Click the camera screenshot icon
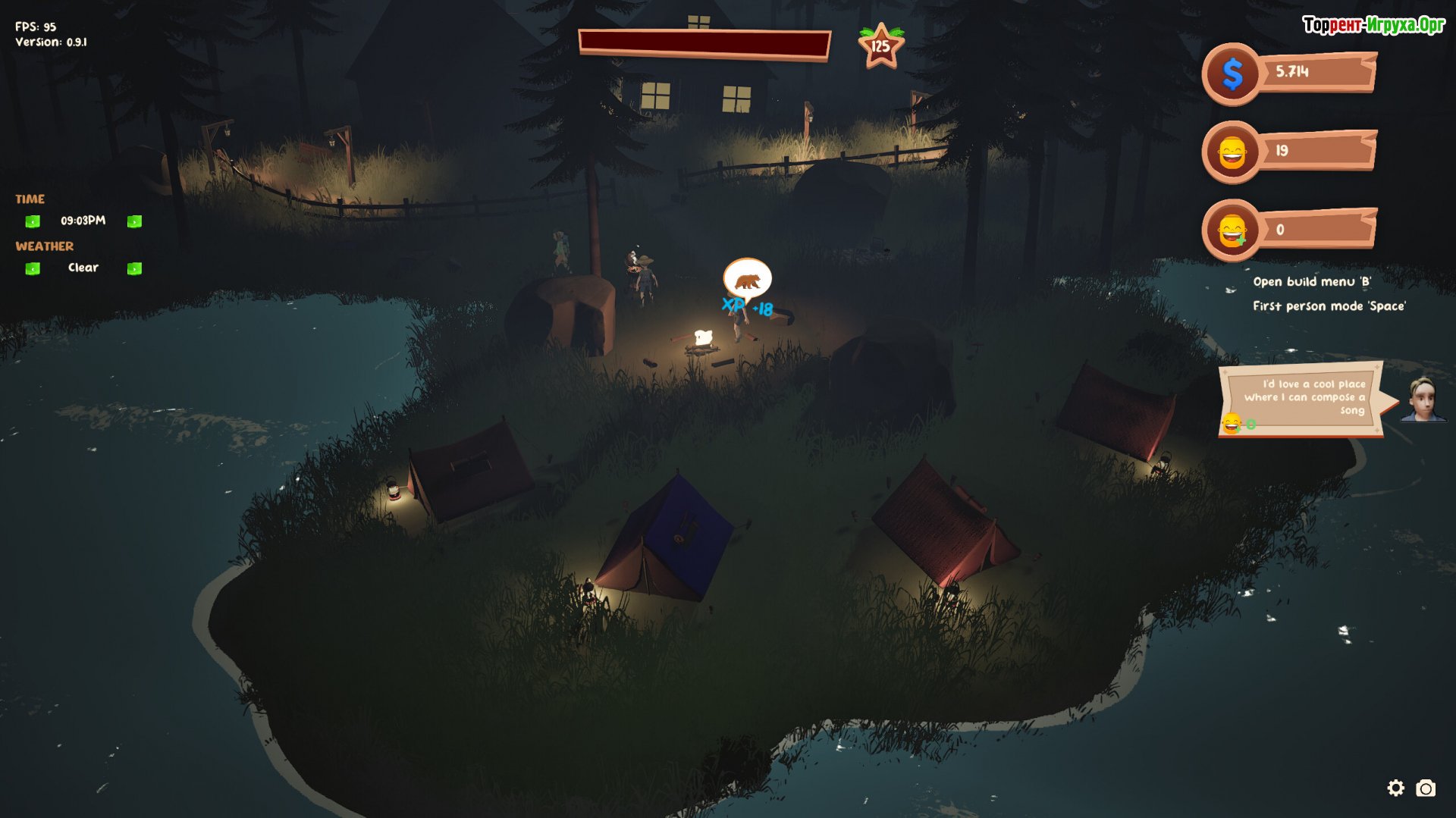This screenshot has height=818, width=1456. coord(1426,788)
